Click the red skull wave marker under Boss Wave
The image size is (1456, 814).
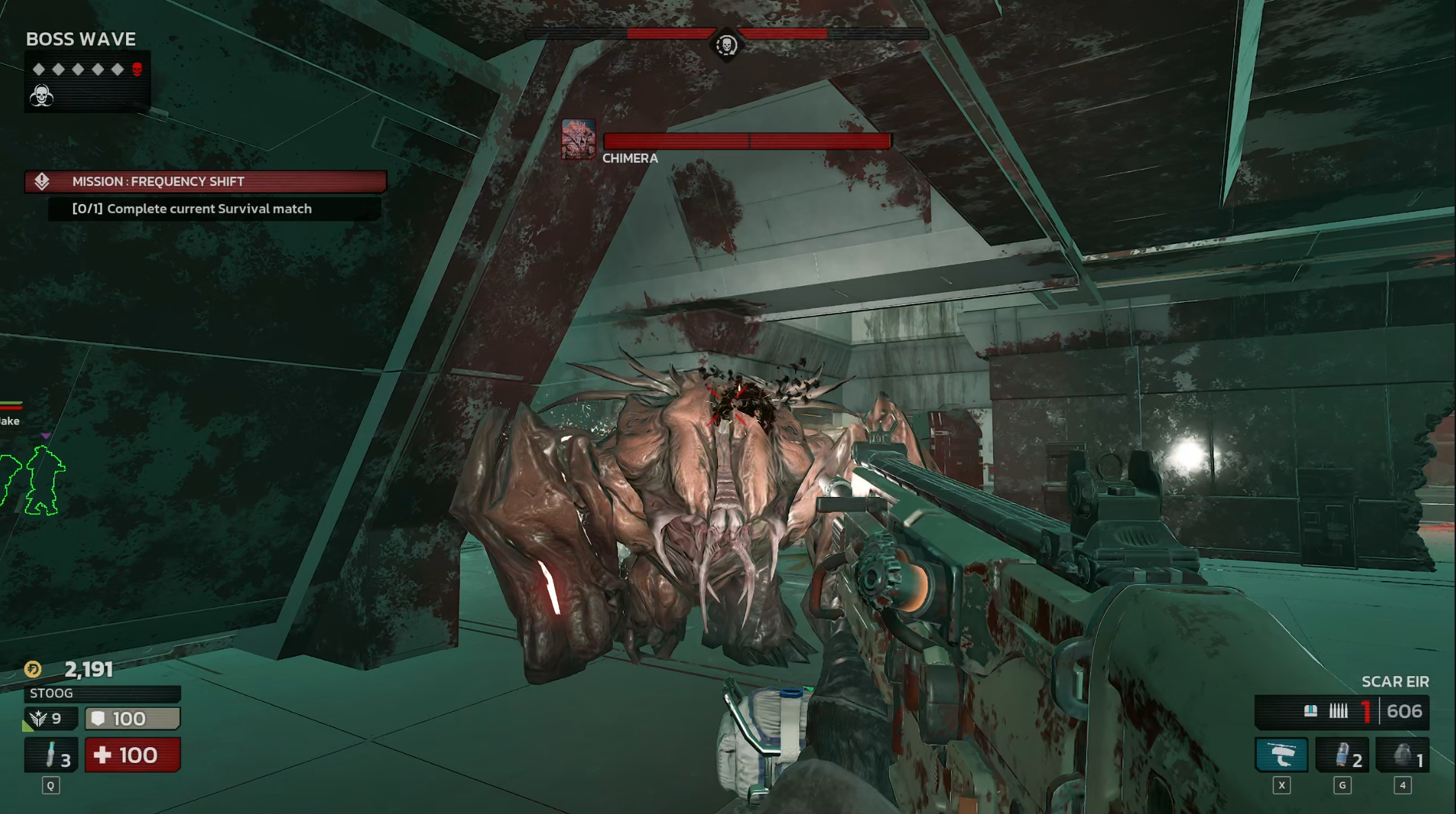138,68
